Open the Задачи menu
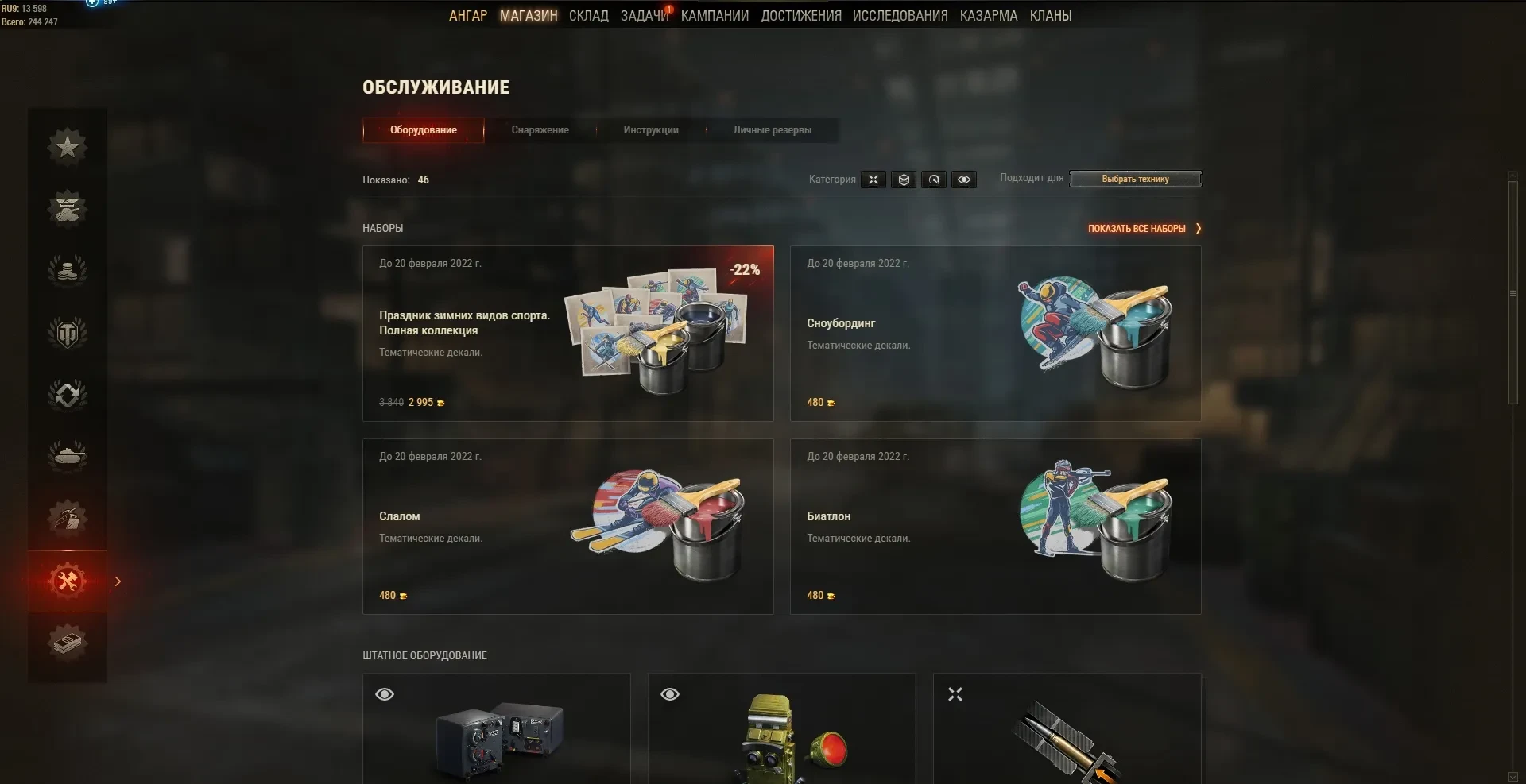1526x784 pixels. pyautogui.click(x=644, y=16)
